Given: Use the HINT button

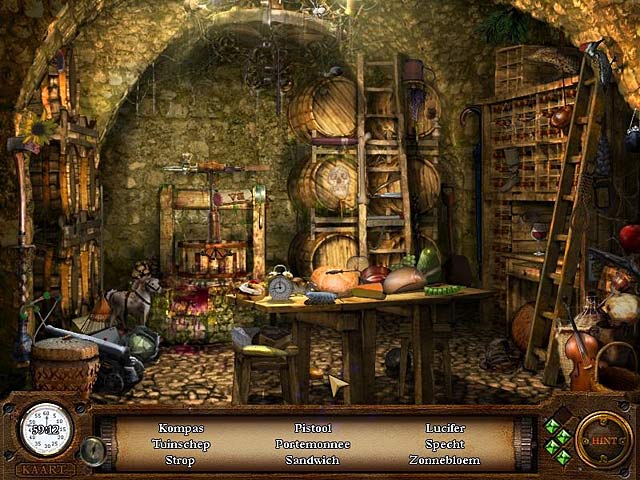Looking at the screenshot, I should tap(603, 439).
